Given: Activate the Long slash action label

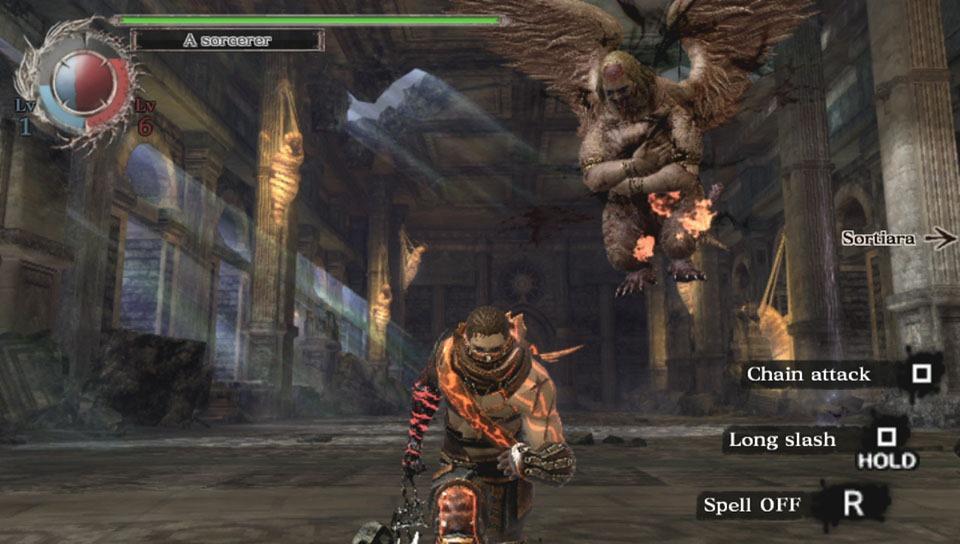Looking at the screenshot, I should pos(782,439).
